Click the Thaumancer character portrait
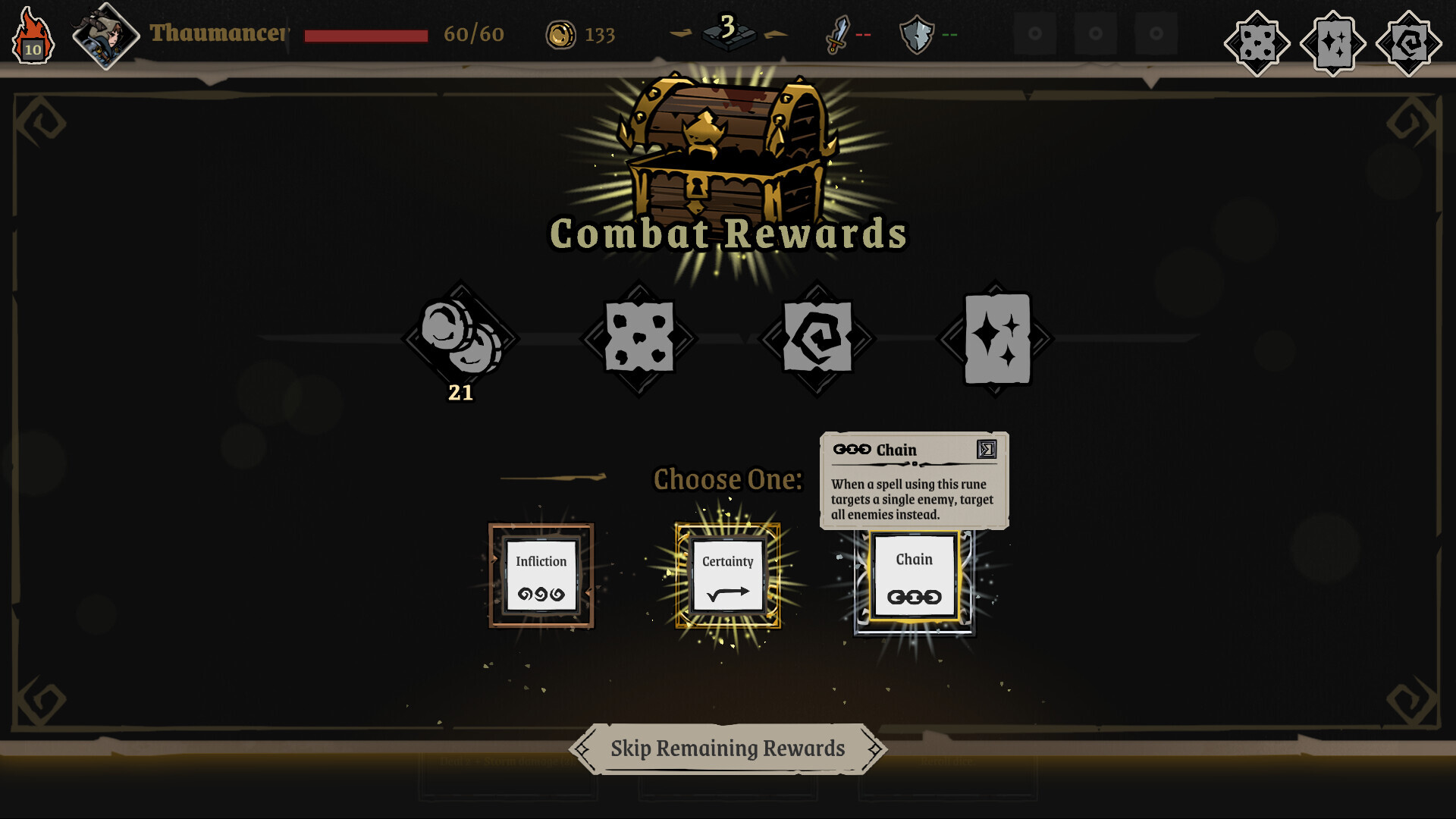Screen dimensions: 1456x819 coord(105,33)
